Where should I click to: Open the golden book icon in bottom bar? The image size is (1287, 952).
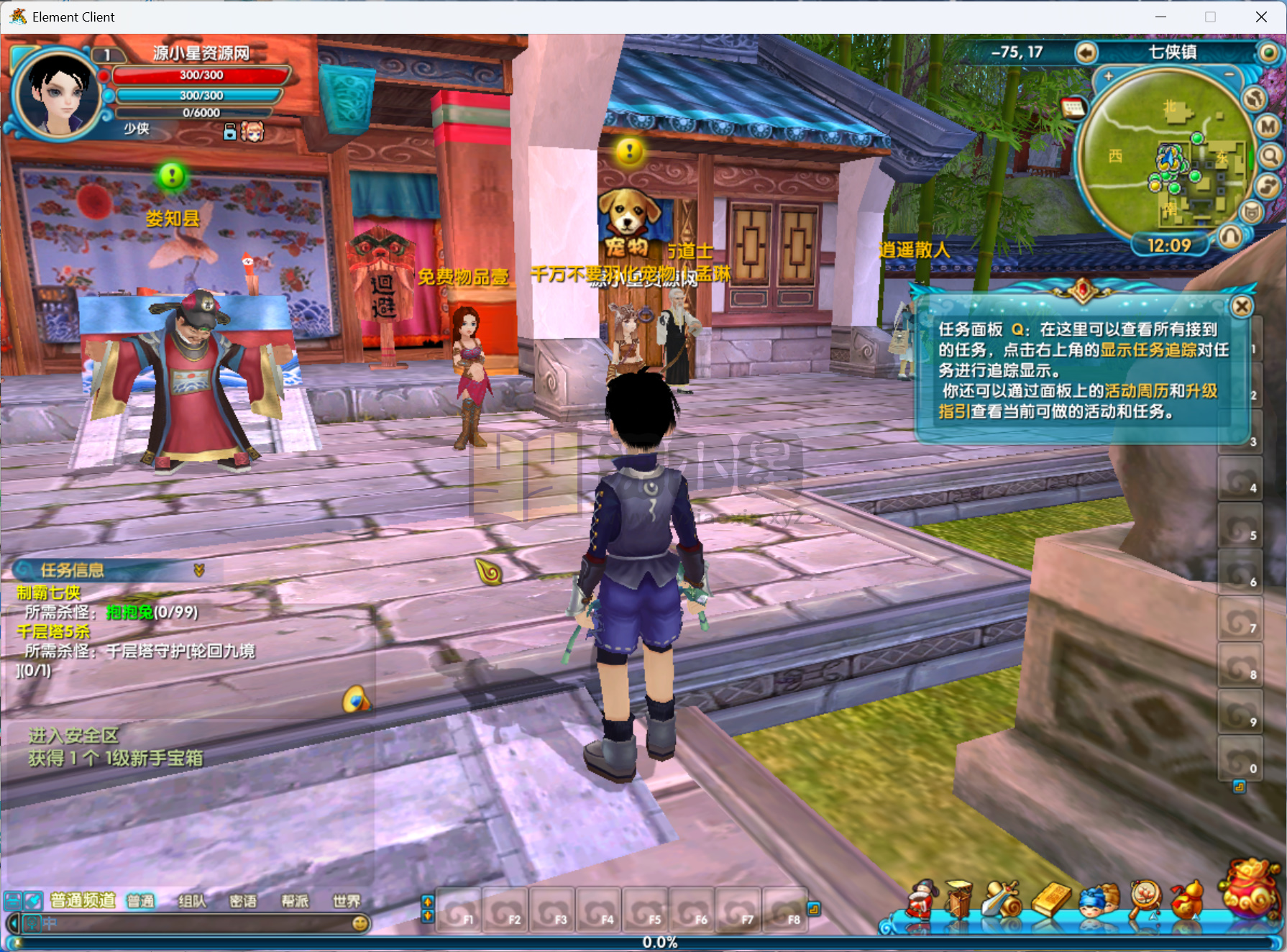pyautogui.click(x=1052, y=900)
